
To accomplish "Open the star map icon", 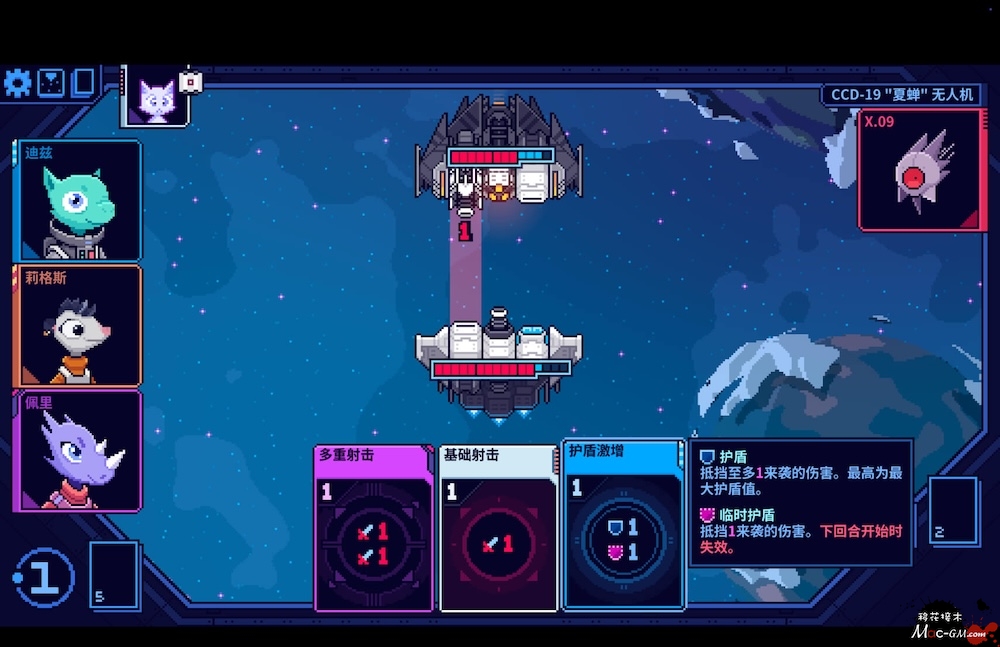I will (51, 83).
